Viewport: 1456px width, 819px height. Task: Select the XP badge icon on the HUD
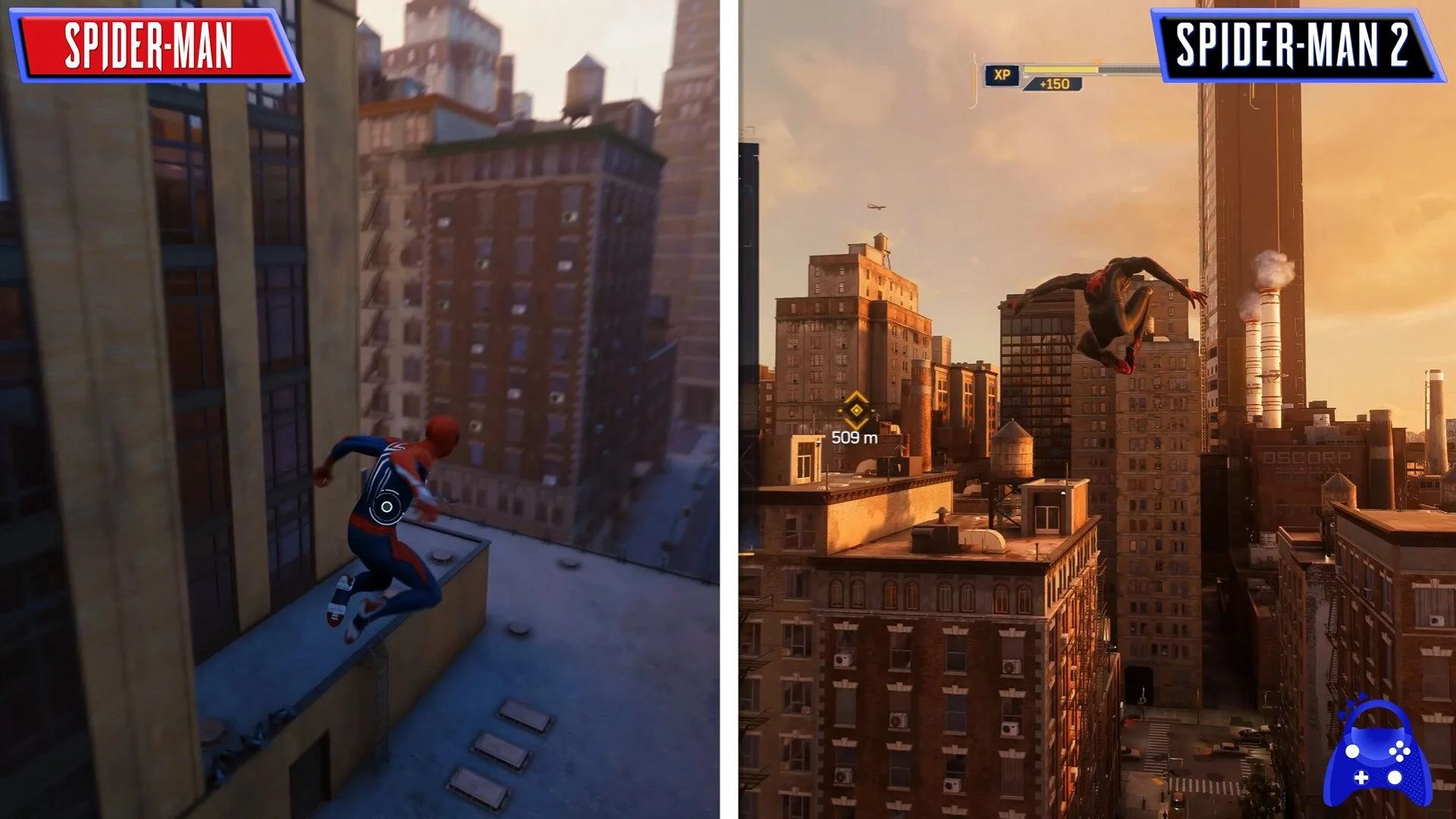pos(1003,74)
